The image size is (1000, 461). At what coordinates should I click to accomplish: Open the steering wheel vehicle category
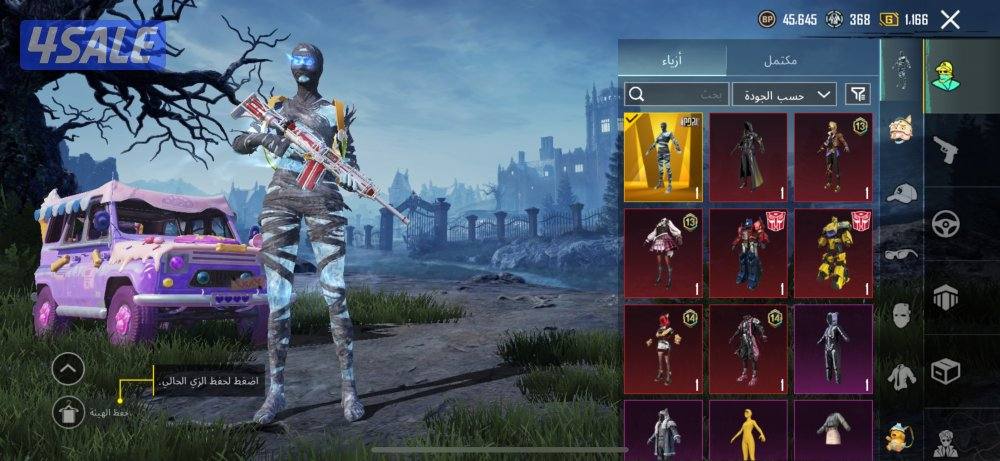pos(945,223)
